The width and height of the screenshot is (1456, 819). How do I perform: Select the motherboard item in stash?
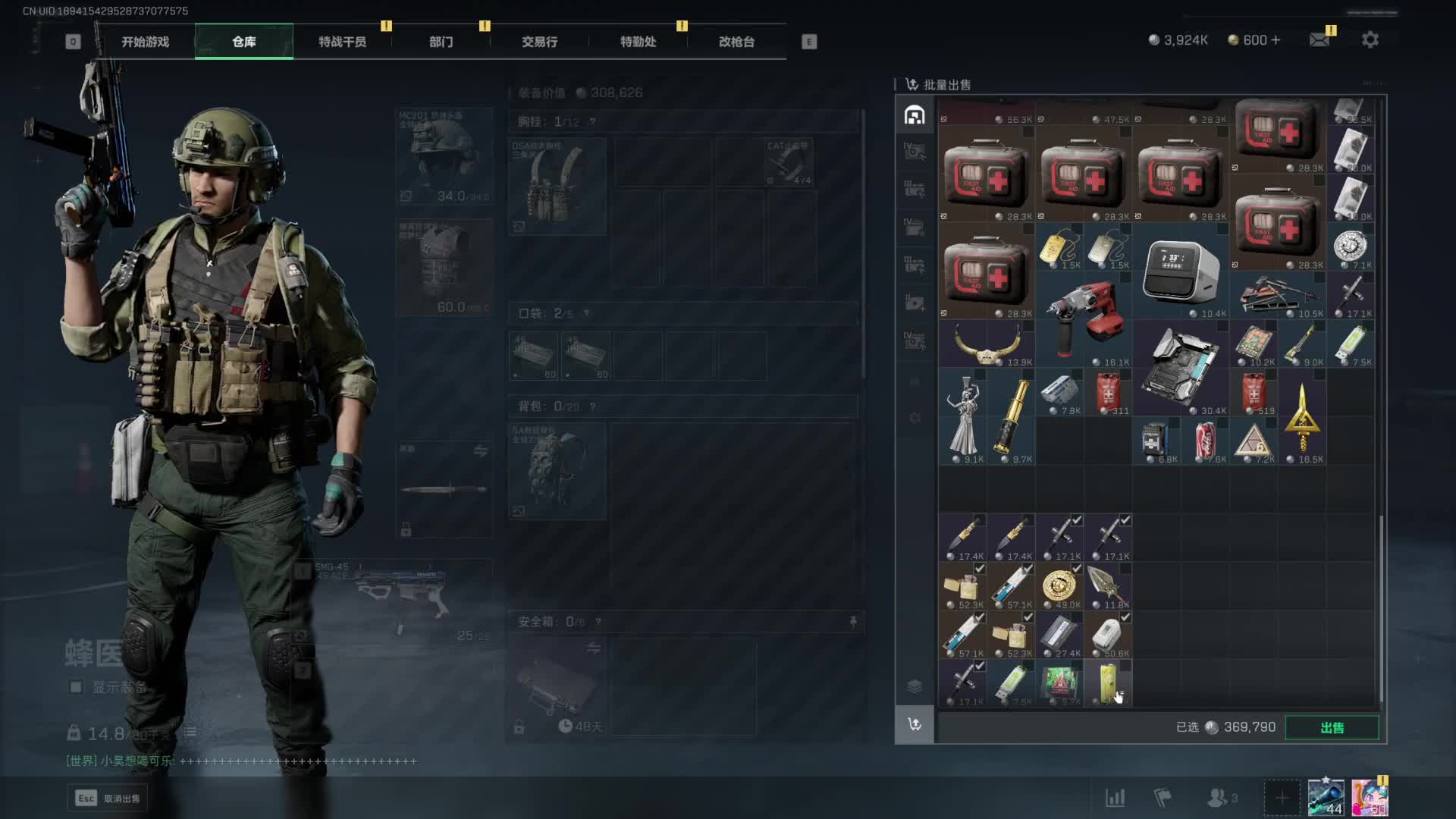pyautogui.click(x=1180, y=367)
